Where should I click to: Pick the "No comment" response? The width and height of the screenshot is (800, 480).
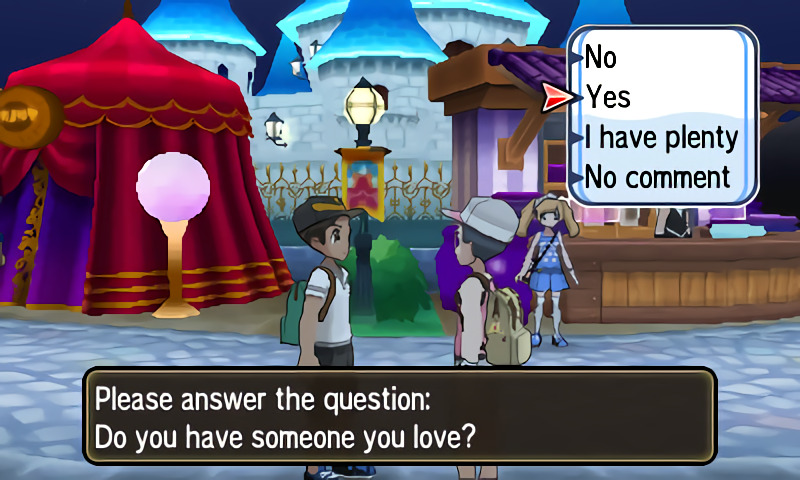[x=657, y=178]
